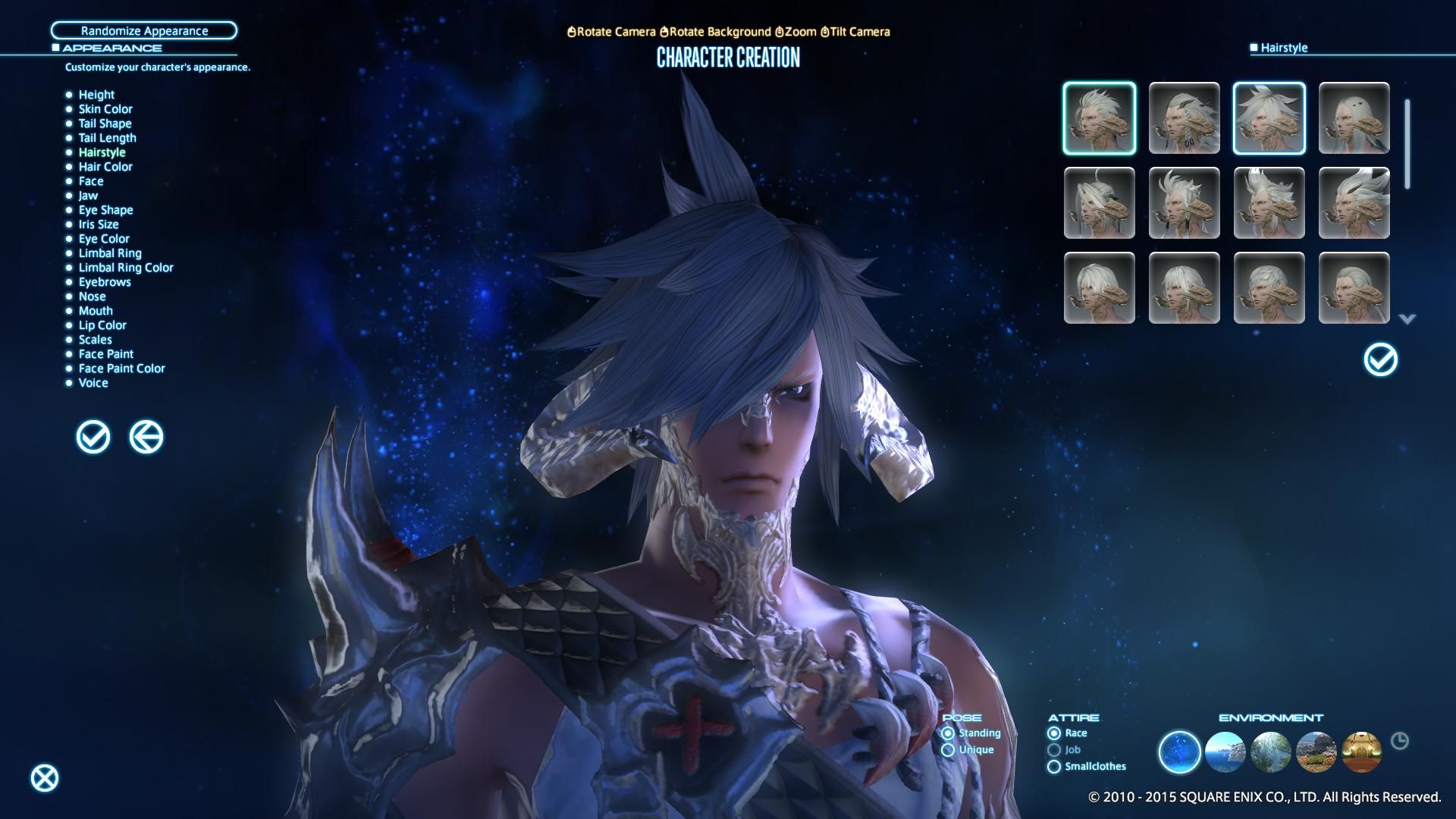Open the Eye Shape appearance option
Viewport: 1456px width, 819px height.
105,209
